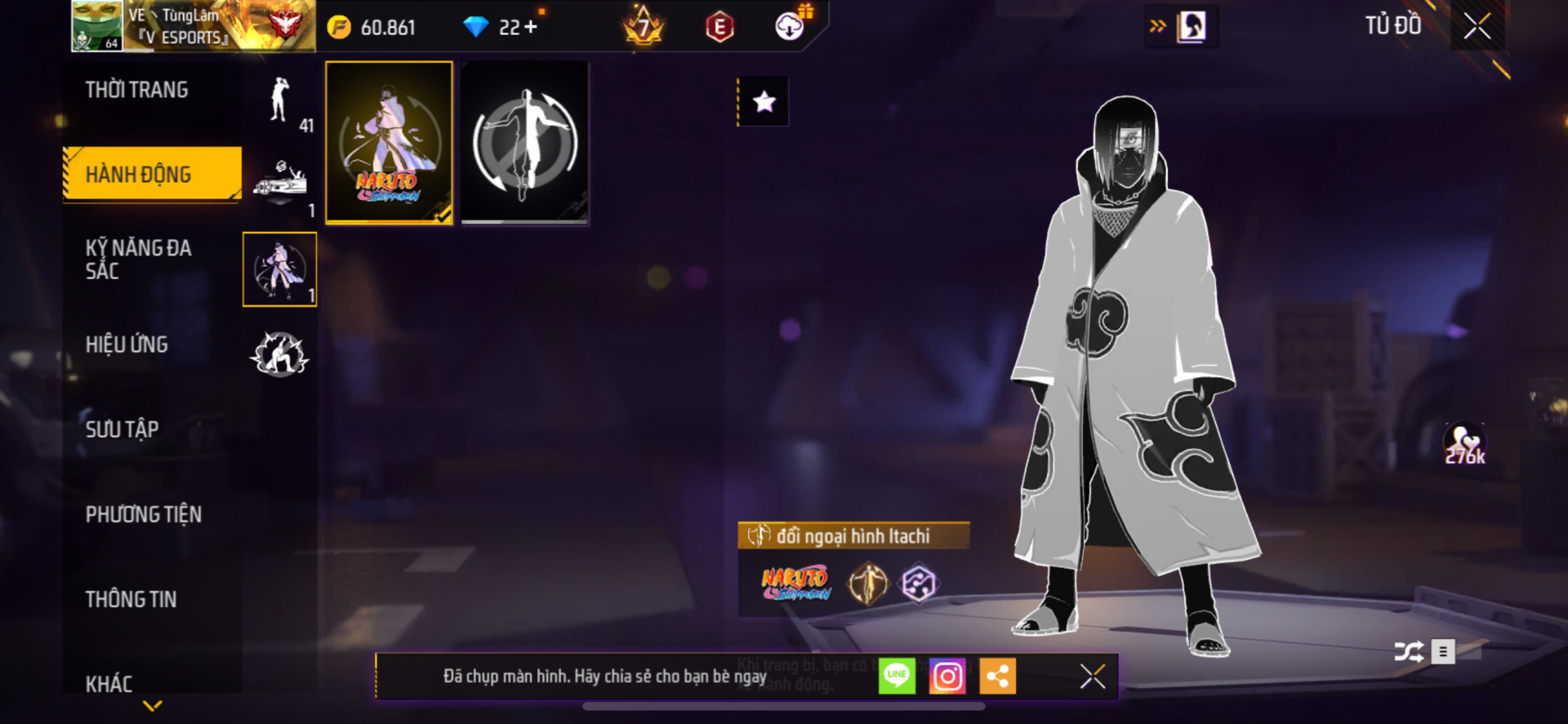Open the KHÁC category
This screenshot has width=1568, height=724.
click(109, 683)
